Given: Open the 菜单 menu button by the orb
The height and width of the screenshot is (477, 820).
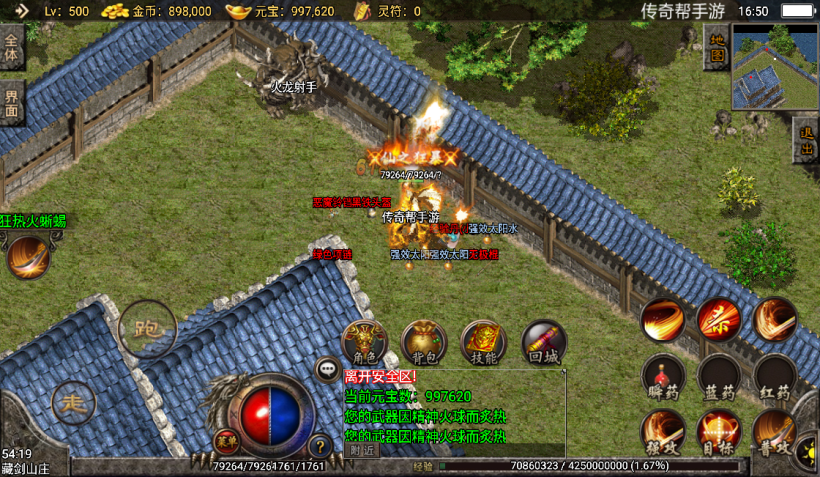Looking at the screenshot, I should 227,440.
